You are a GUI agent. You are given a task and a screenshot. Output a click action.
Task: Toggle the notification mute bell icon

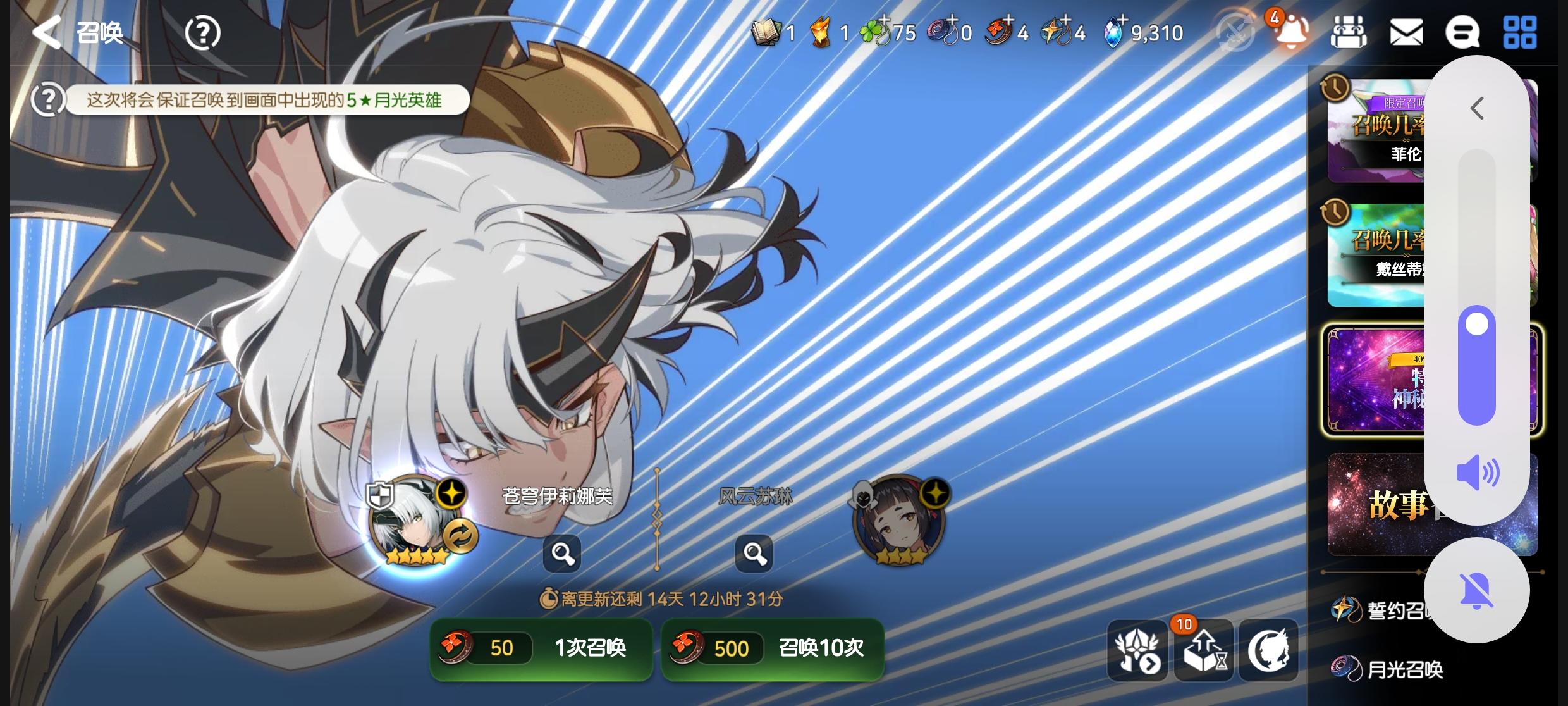(1476, 589)
